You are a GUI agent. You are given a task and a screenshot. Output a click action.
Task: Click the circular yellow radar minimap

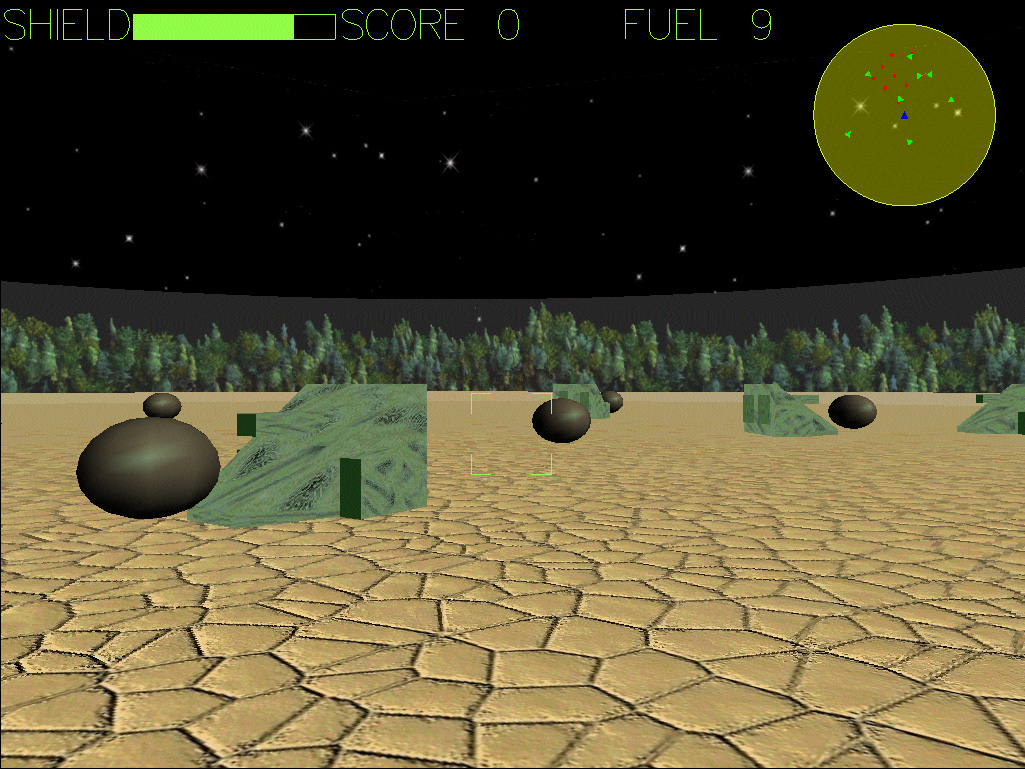click(904, 115)
